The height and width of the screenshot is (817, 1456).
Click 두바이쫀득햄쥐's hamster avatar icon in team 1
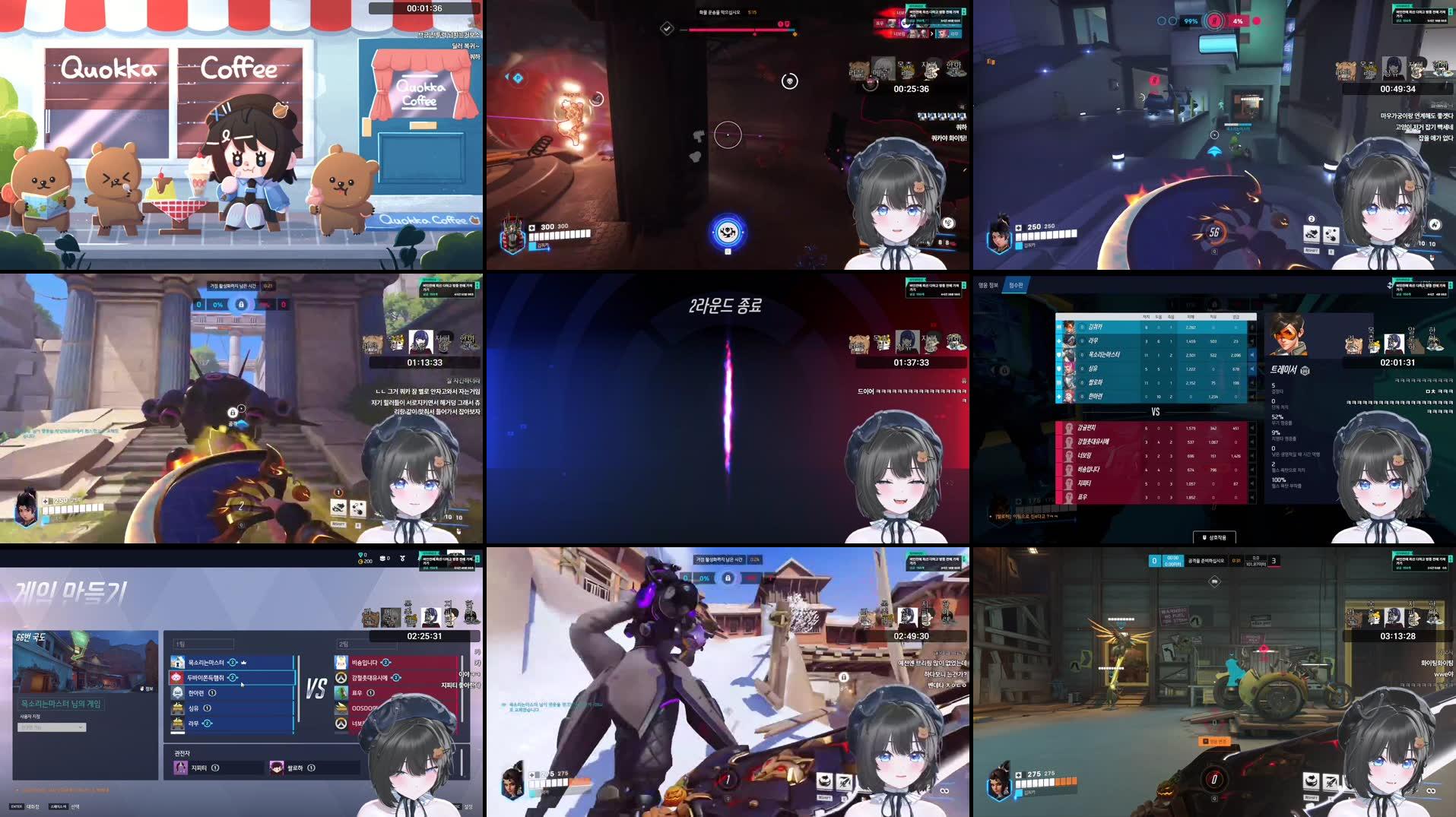tap(177, 676)
